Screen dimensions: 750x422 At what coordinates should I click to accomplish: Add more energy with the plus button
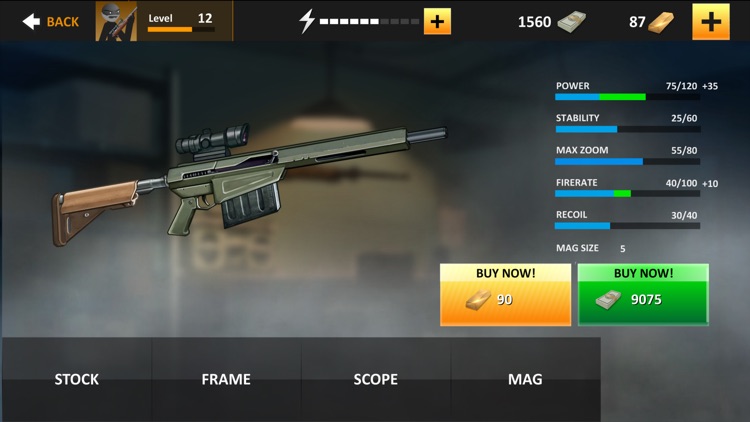pos(437,21)
